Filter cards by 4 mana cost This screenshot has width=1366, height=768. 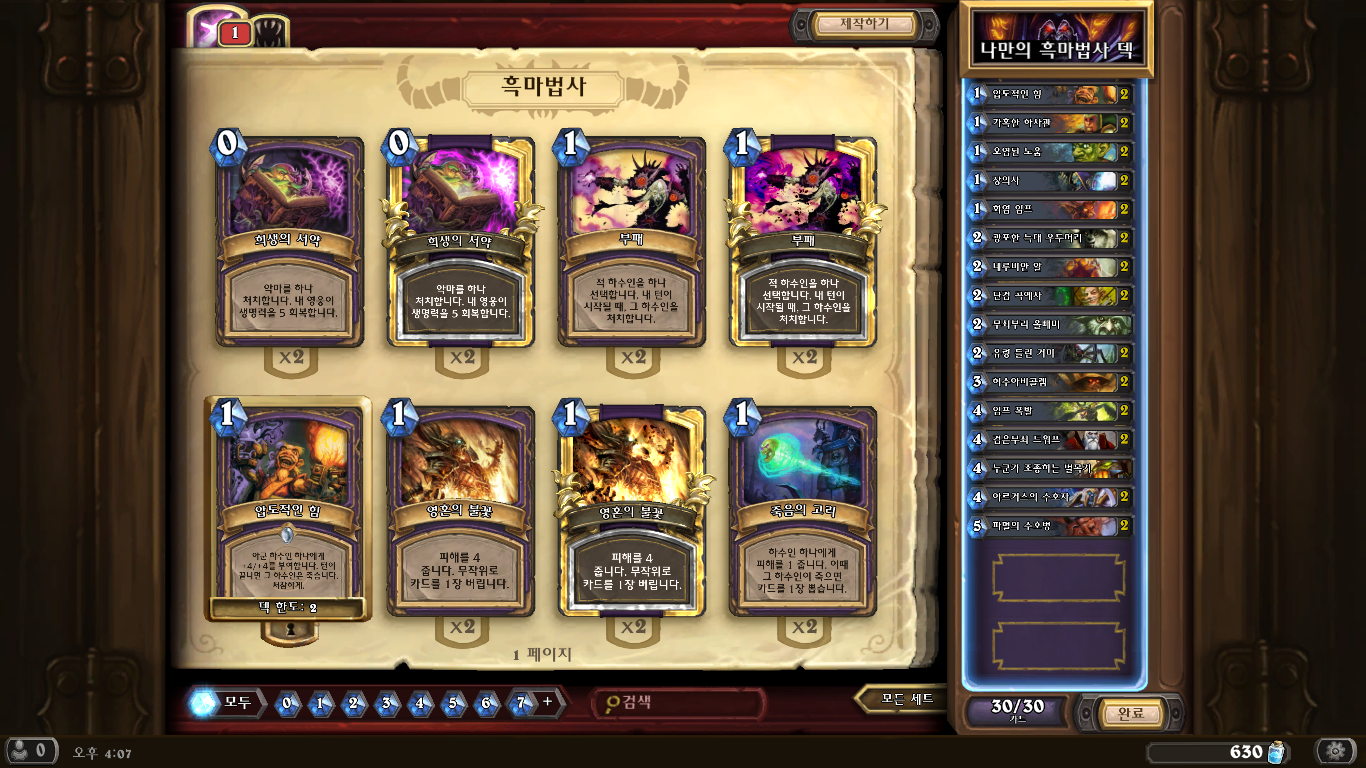pyautogui.click(x=420, y=703)
